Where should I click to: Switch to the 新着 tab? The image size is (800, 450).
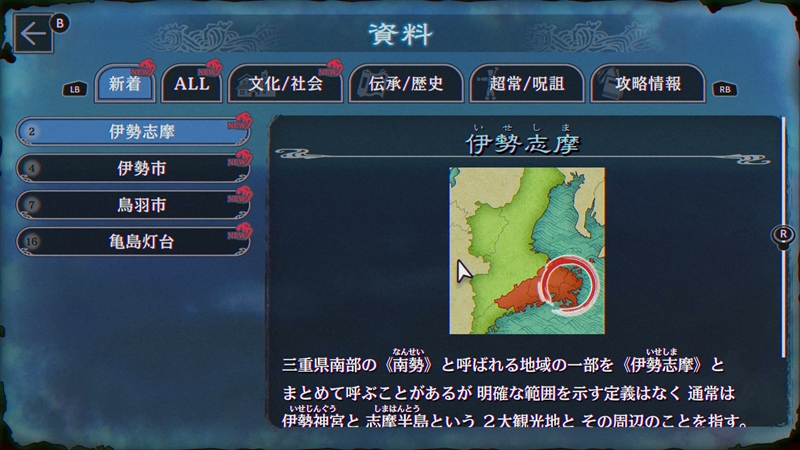117,85
